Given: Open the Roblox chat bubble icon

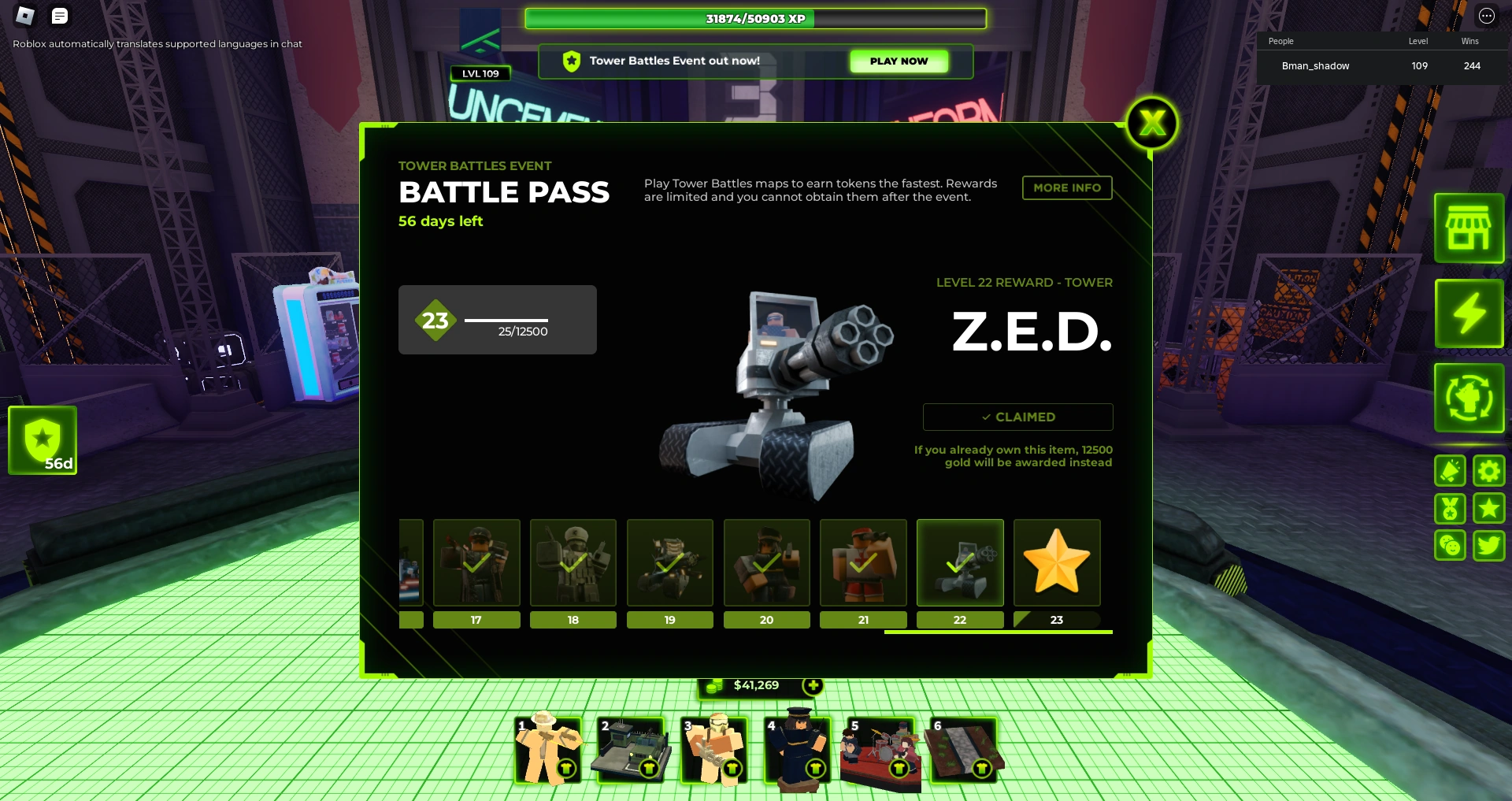Looking at the screenshot, I should (x=59, y=16).
